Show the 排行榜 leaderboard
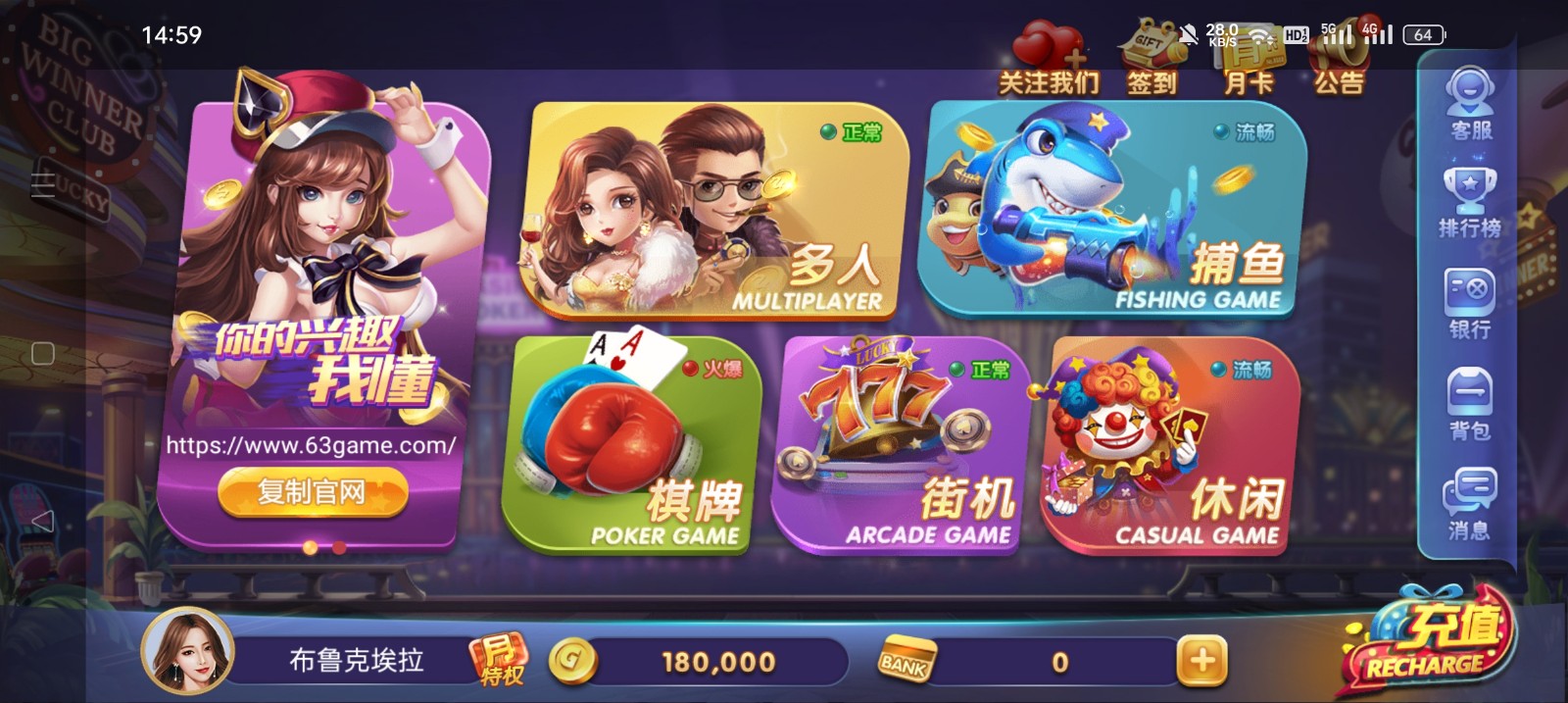Viewport: 1568px width, 703px height. click(1470, 203)
